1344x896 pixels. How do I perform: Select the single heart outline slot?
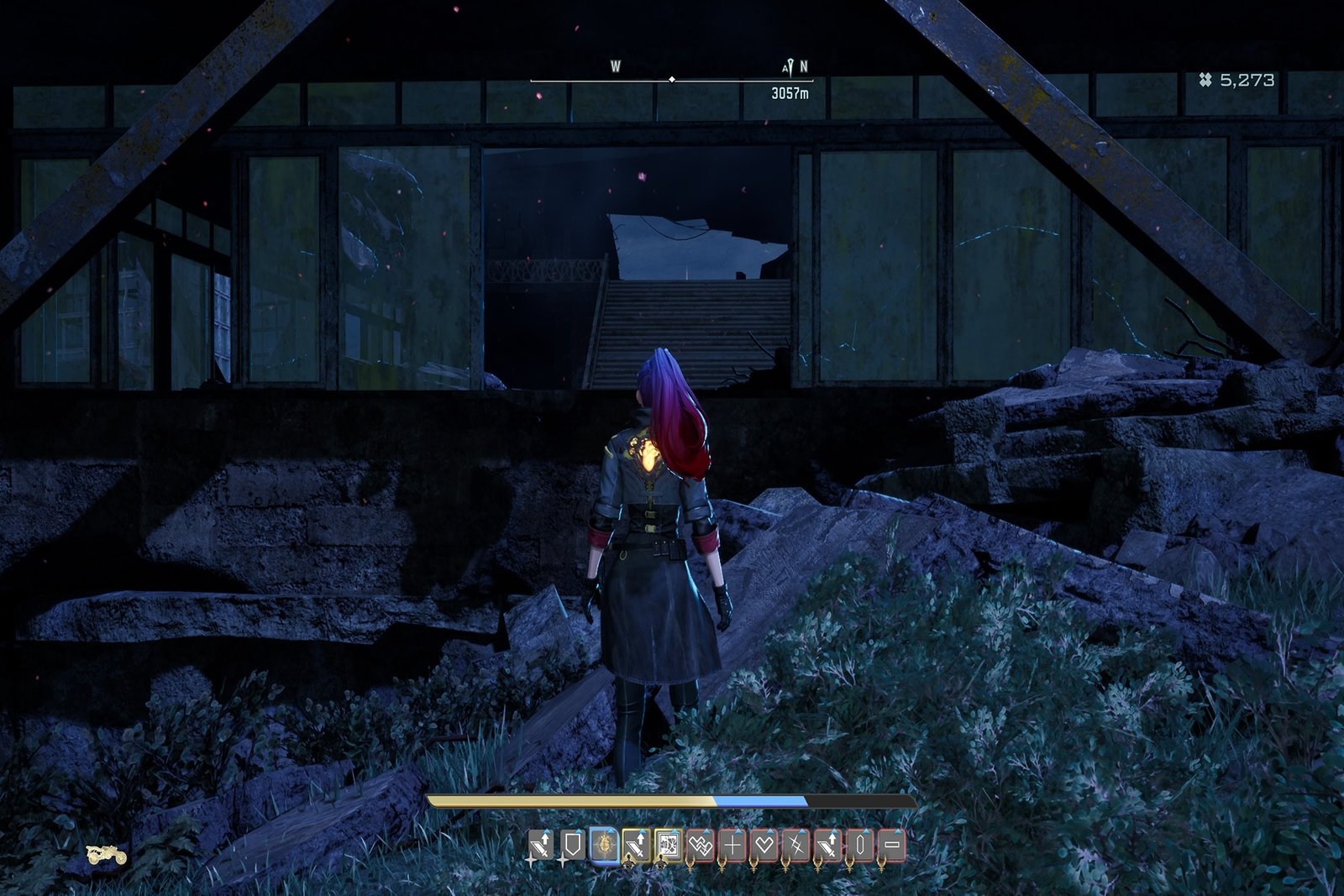tap(764, 845)
